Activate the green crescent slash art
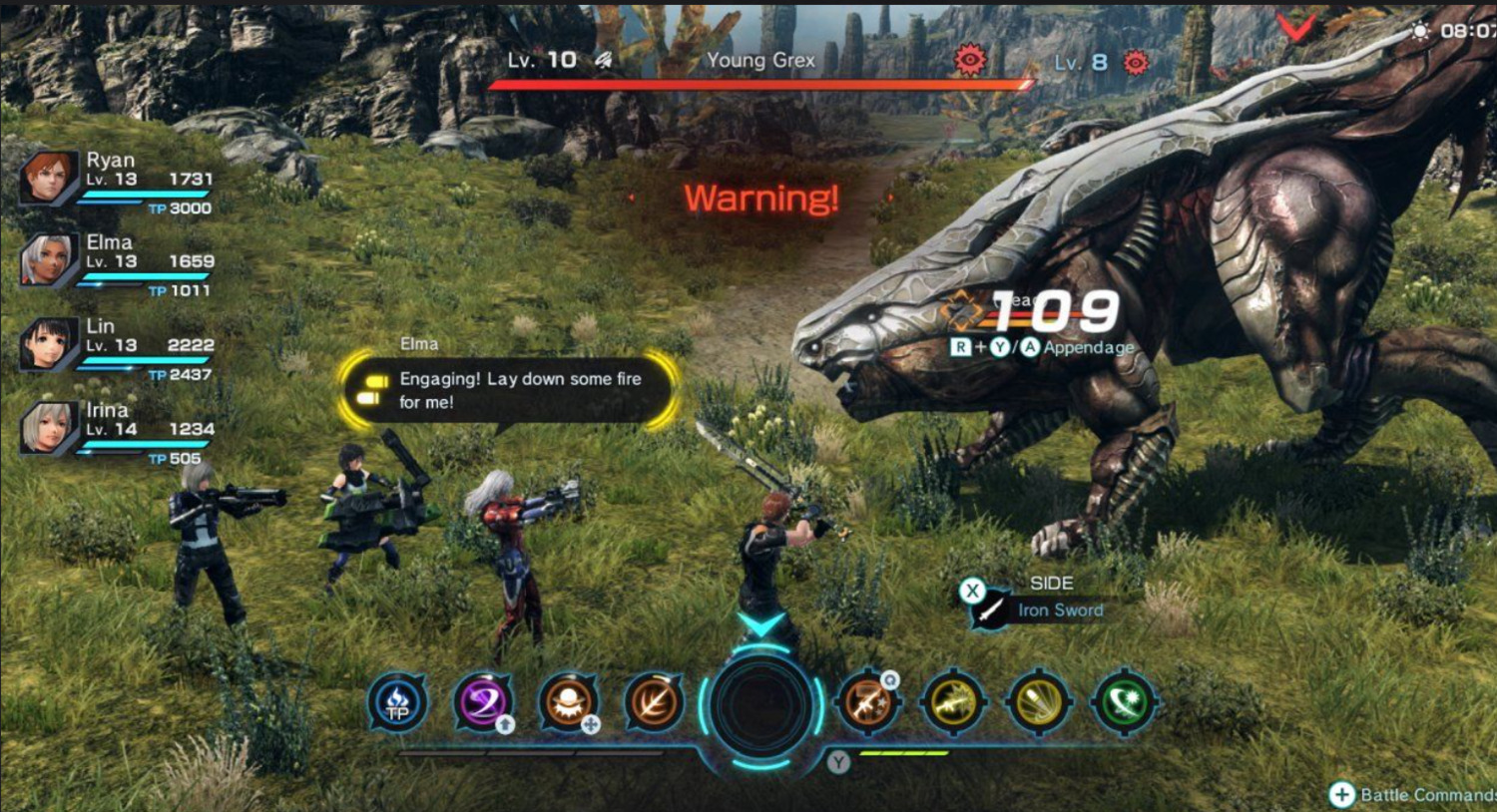1497x812 pixels. pos(1125,702)
